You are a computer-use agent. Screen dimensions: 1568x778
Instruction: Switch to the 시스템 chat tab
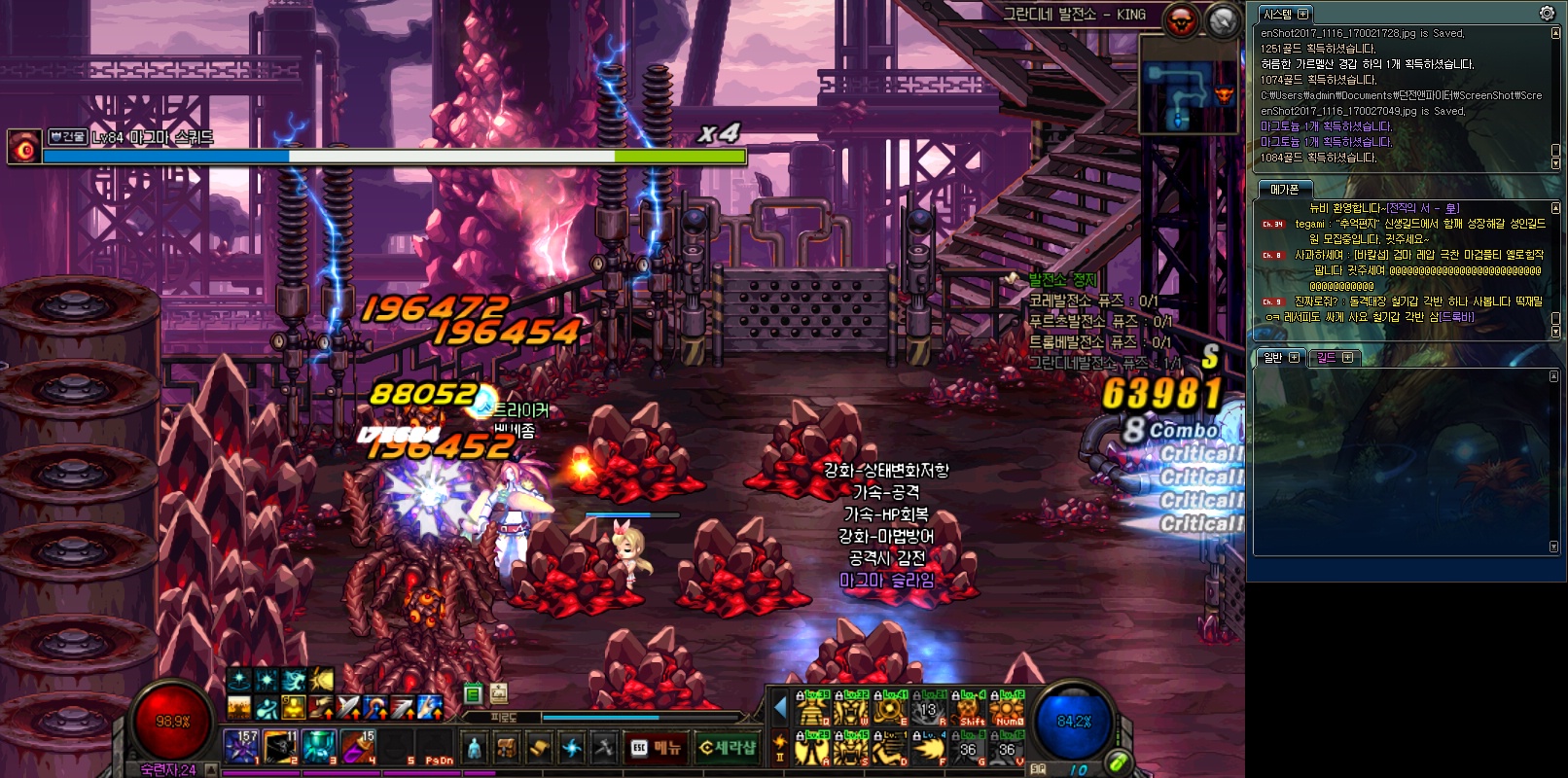1277,14
